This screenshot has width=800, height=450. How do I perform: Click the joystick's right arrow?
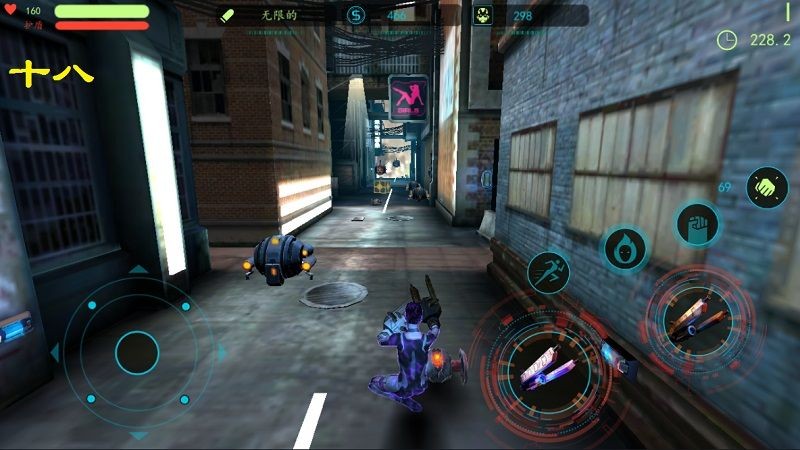click(x=221, y=352)
